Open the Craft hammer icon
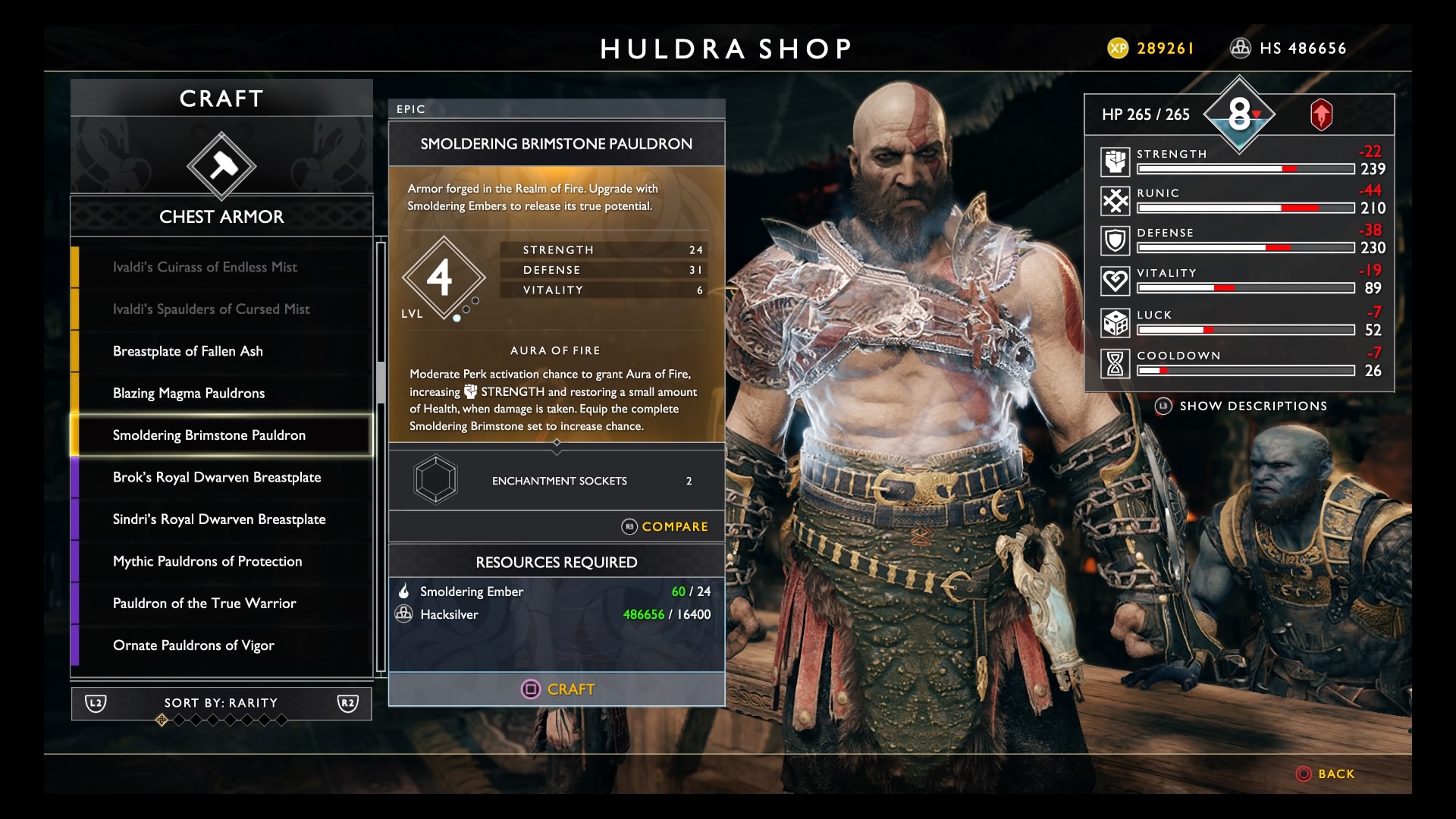 click(221, 166)
